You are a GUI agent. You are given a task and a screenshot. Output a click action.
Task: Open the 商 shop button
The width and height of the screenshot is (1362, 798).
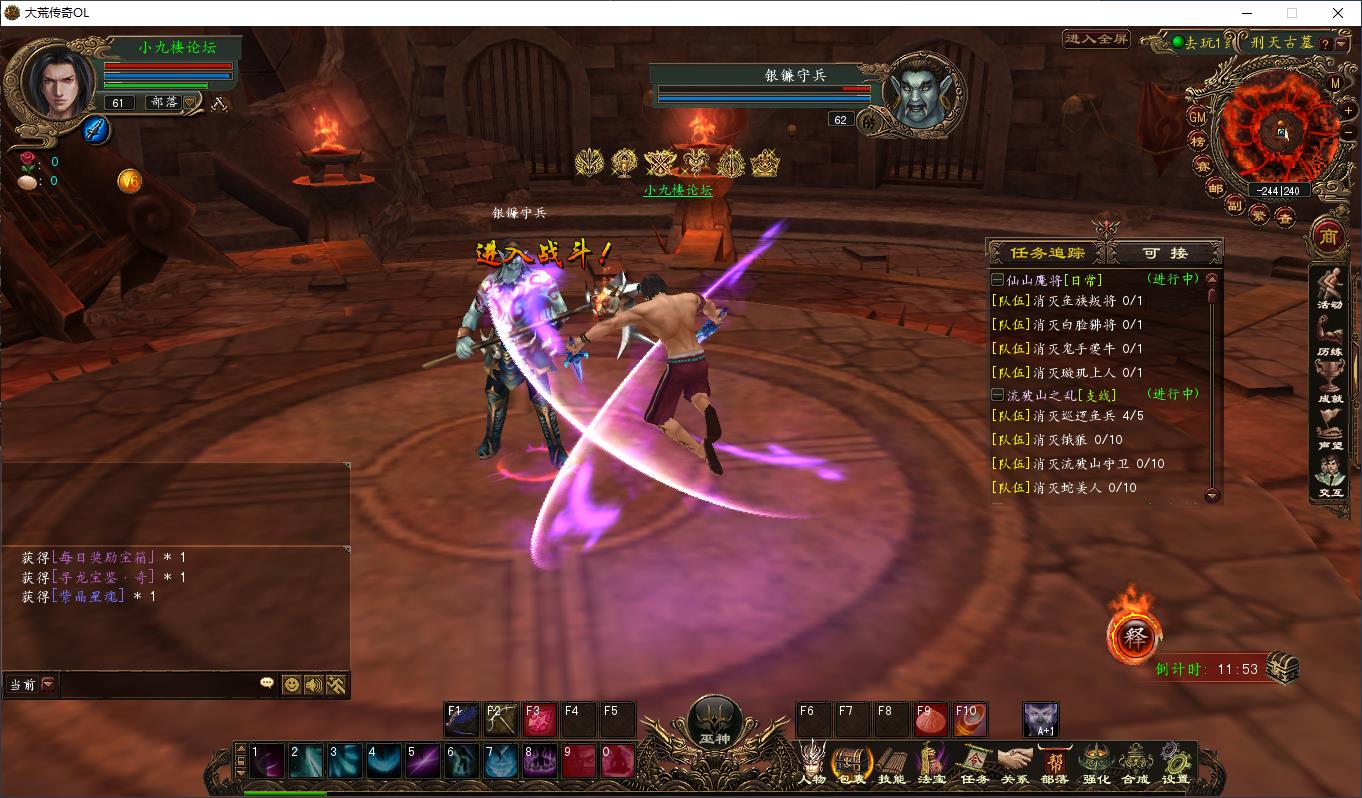[1328, 237]
